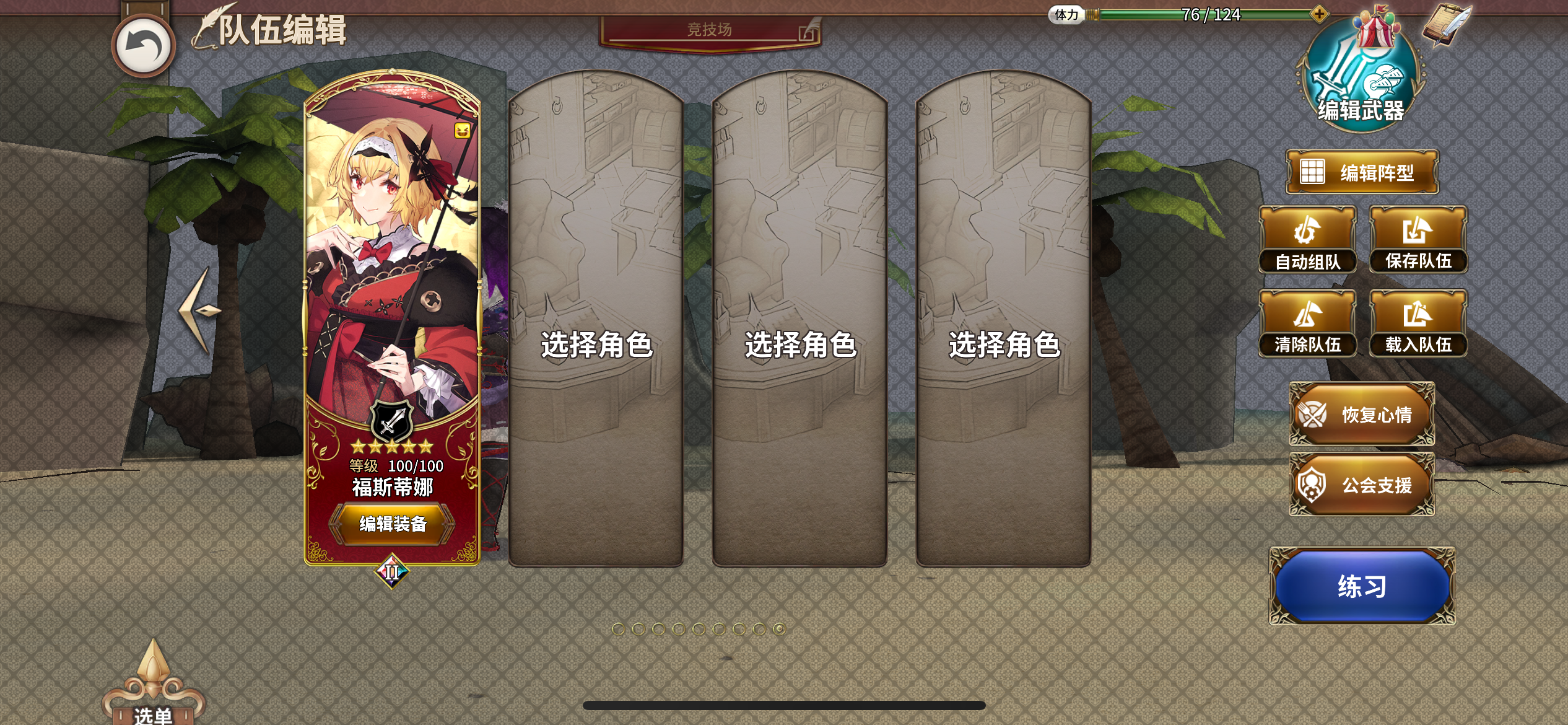Tap 恢复心情 to restore mood
This screenshot has height=725, width=1568.
[1362, 414]
